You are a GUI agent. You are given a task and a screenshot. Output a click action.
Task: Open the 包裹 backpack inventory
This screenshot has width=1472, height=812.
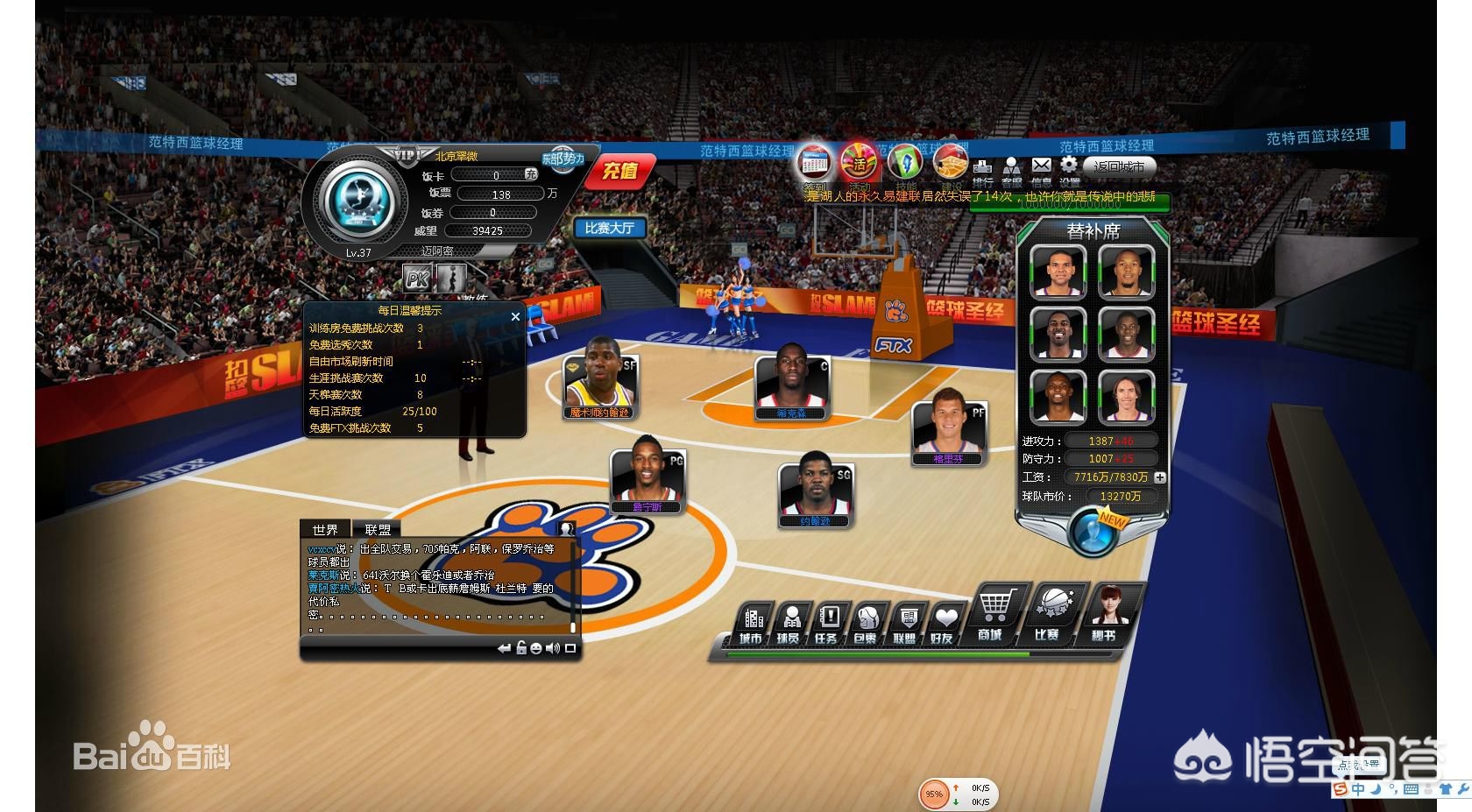point(867,624)
